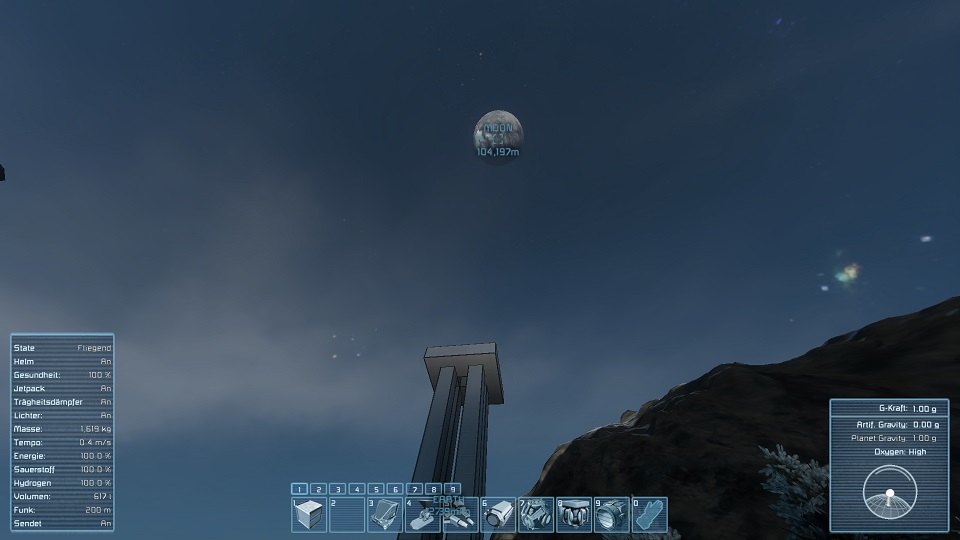Select the thruster block in slot 6
This screenshot has height=540, width=960.
[x=499, y=515]
